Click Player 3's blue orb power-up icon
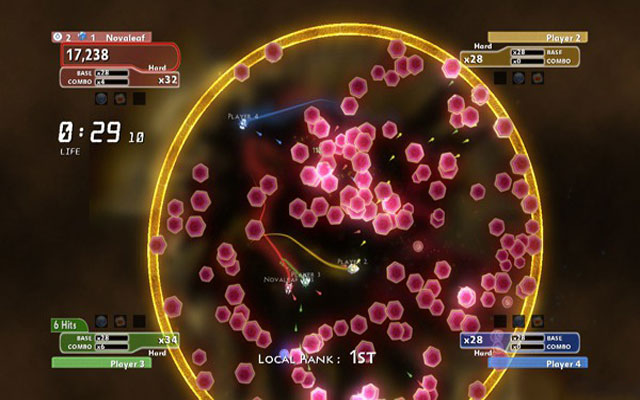The height and width of the screenshot is (400, 640). 102,322
